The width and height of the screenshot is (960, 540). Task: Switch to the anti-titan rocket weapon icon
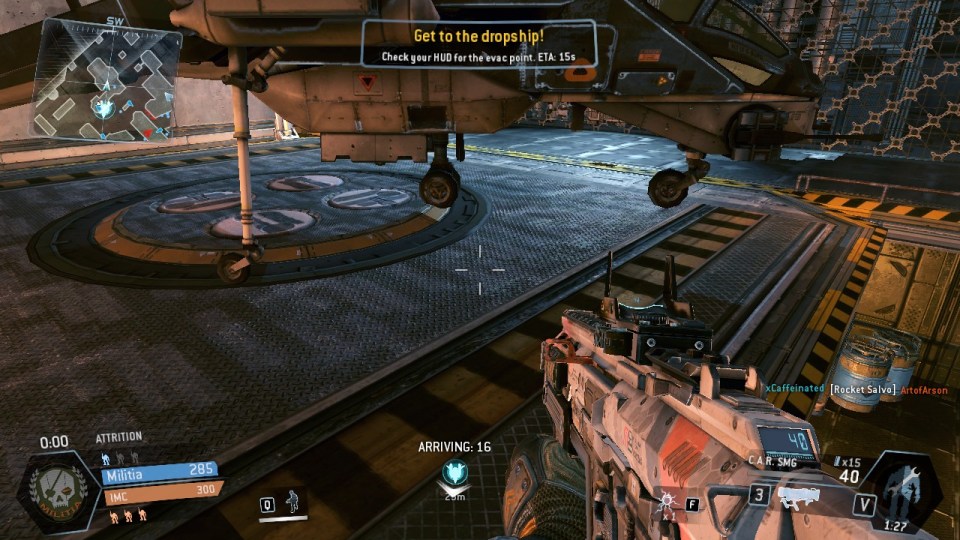click(x=800, y=495)
